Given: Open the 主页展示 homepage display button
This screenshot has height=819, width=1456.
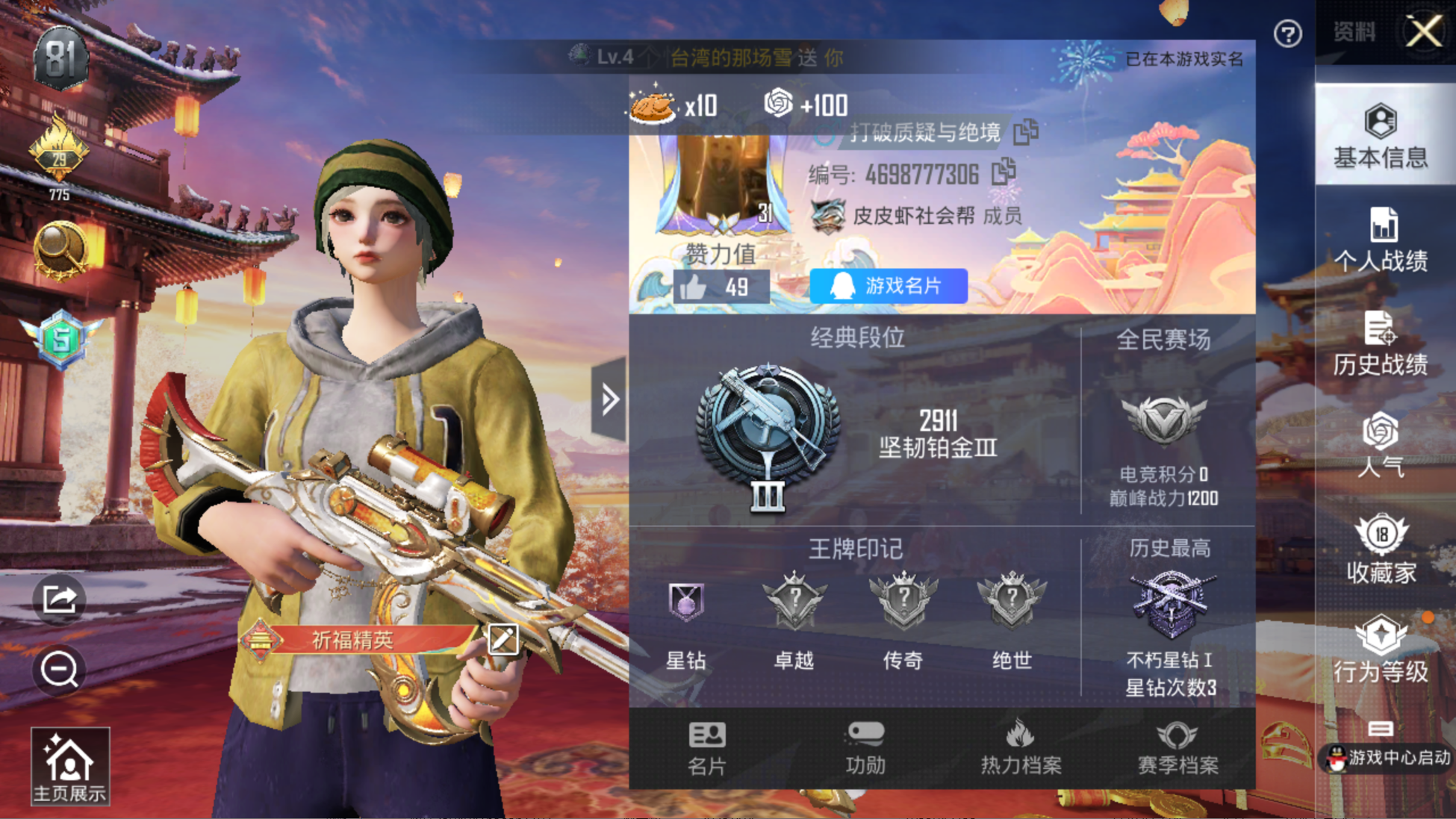Looking at the screenshot, I should [x=69, y=766].
